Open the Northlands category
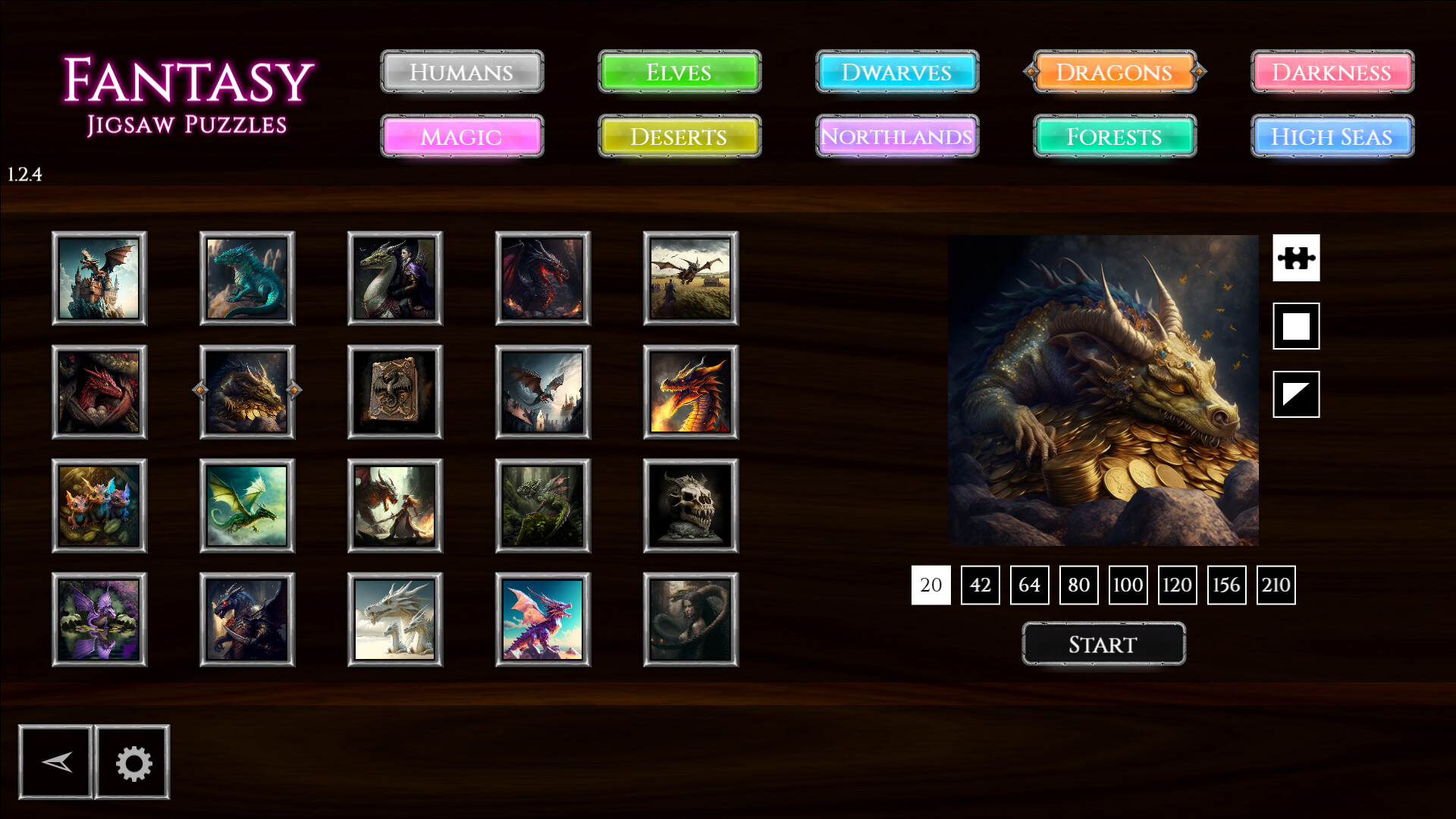This screenshot has height=819, width=1456. (x=896, y=137)
